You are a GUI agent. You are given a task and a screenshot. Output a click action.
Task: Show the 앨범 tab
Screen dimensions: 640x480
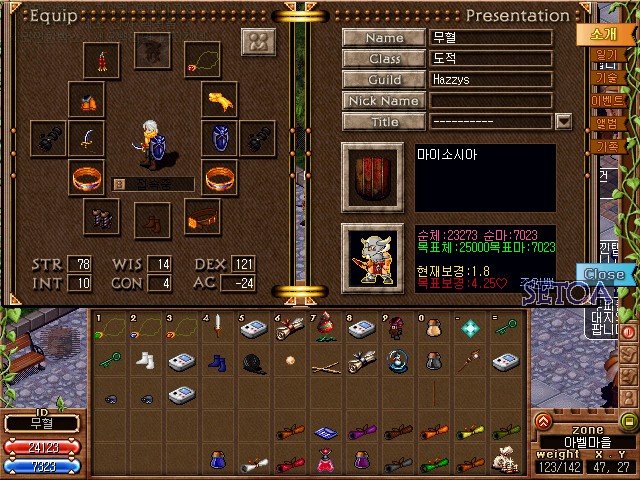coord(607,123)
